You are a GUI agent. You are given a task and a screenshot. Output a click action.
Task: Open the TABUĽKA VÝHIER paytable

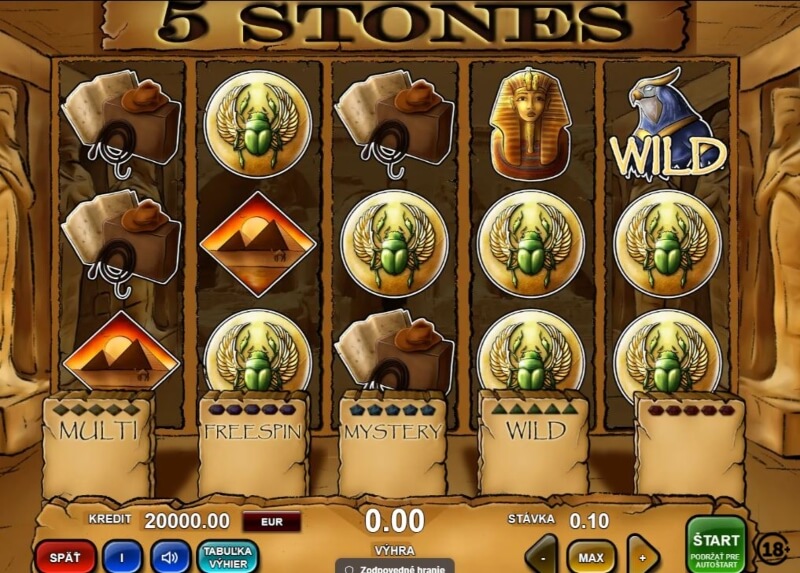[227, 556]
